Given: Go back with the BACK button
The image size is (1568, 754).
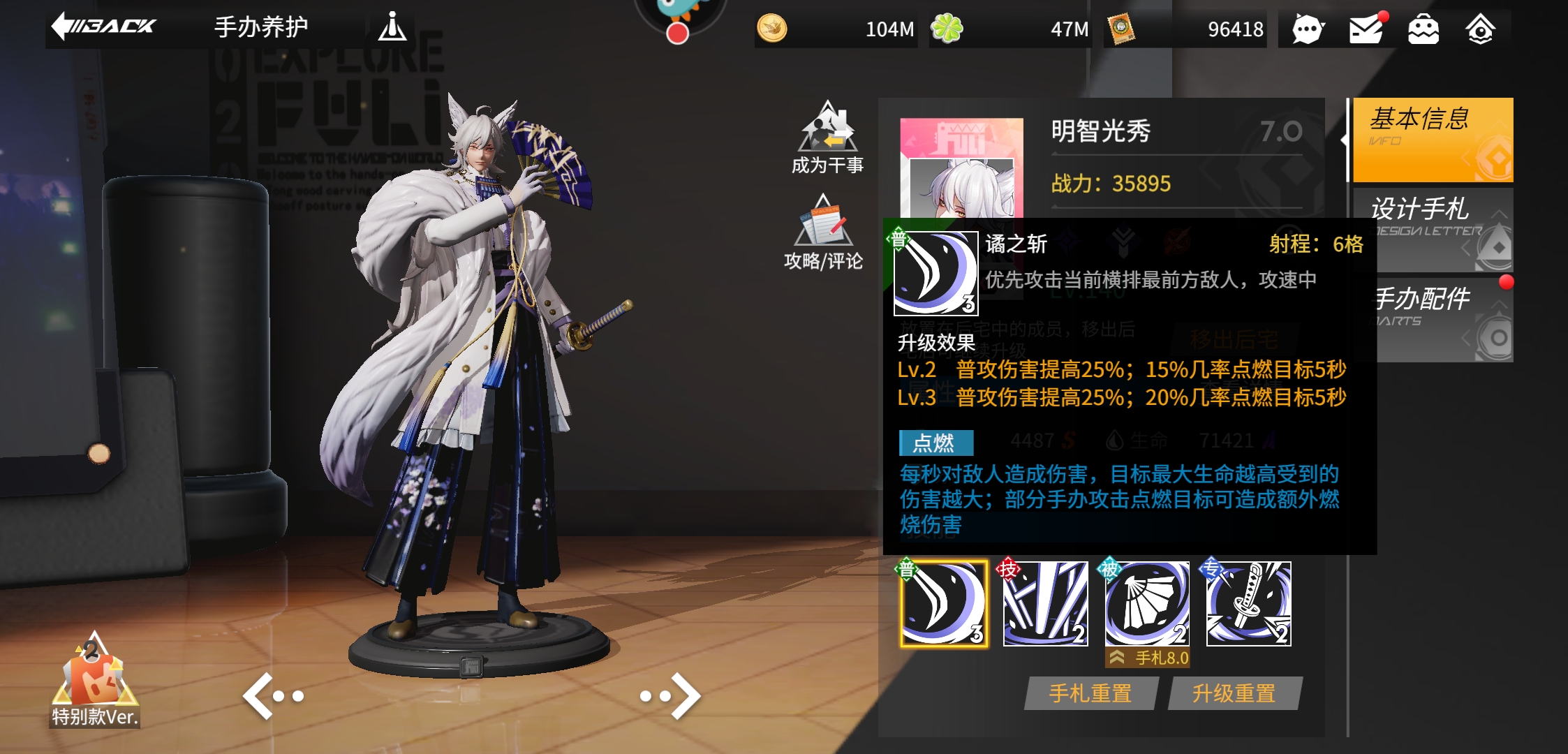Looking at the screenshot, I should coord(105,27).
